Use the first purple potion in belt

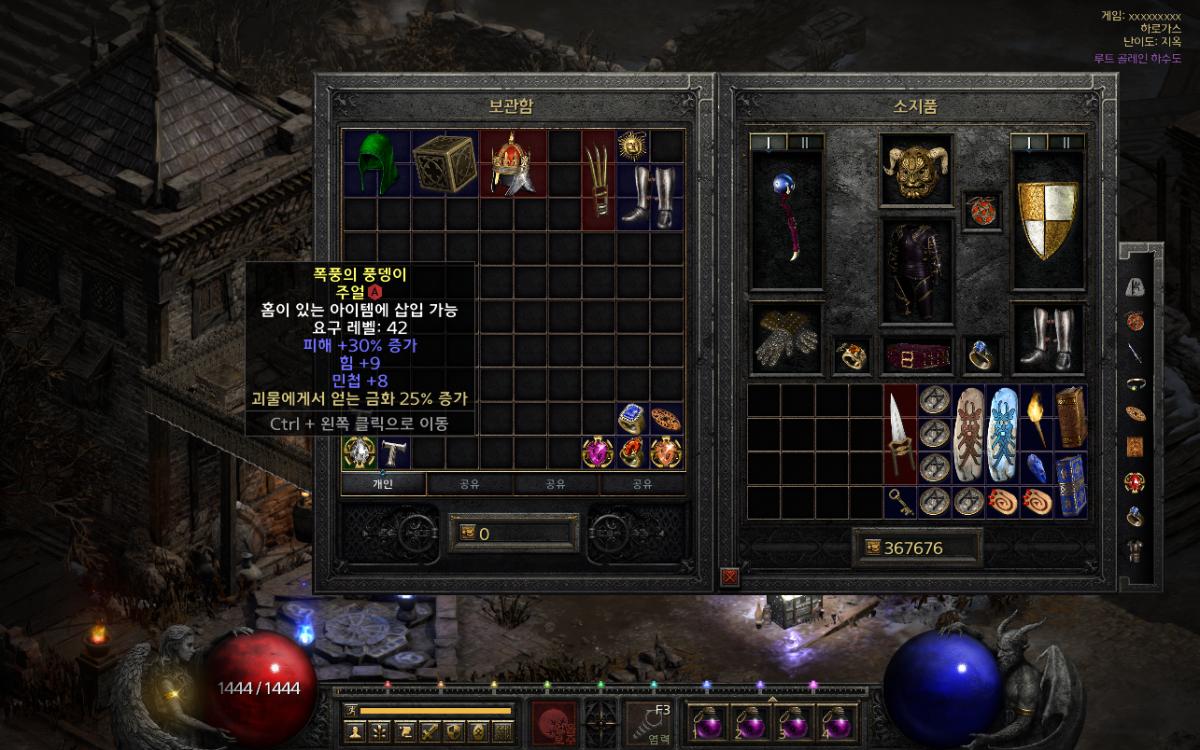point(709,723)
